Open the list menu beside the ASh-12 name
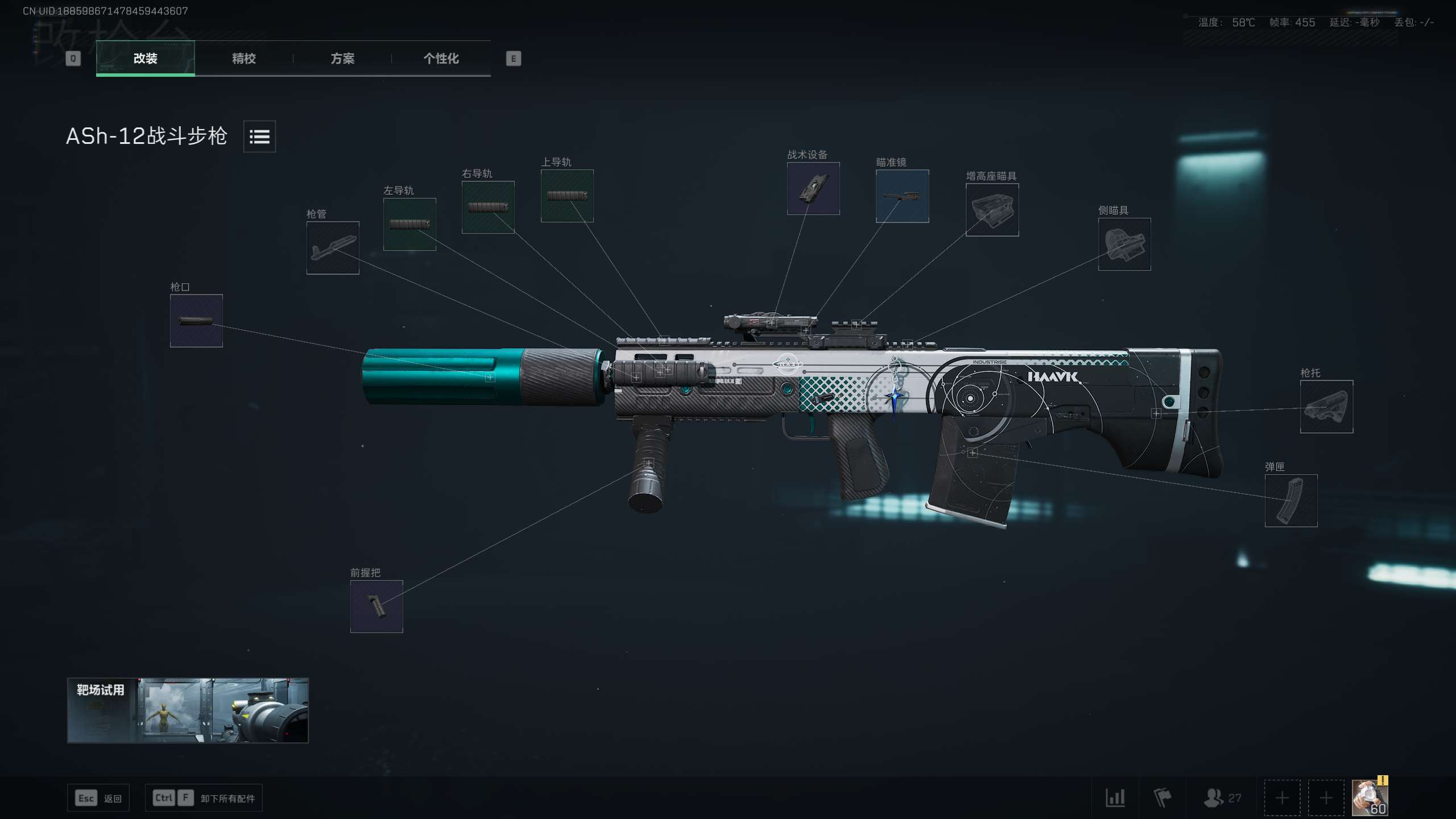 (x=259, y=136)
